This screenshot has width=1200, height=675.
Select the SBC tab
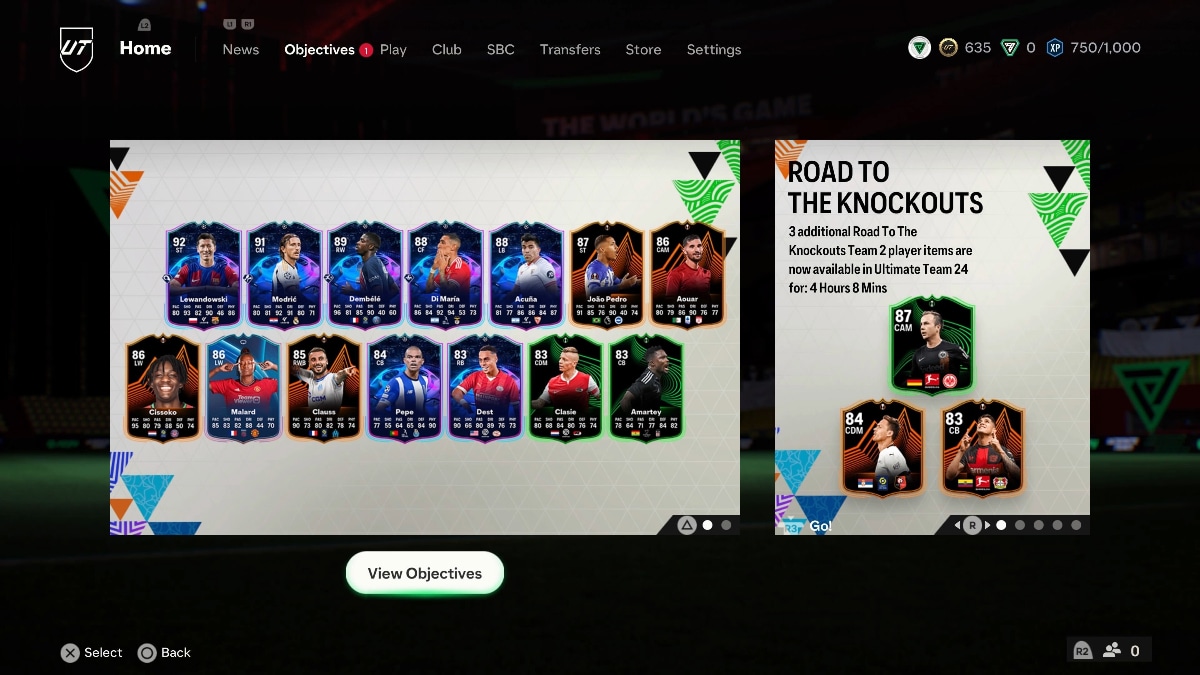500,49
